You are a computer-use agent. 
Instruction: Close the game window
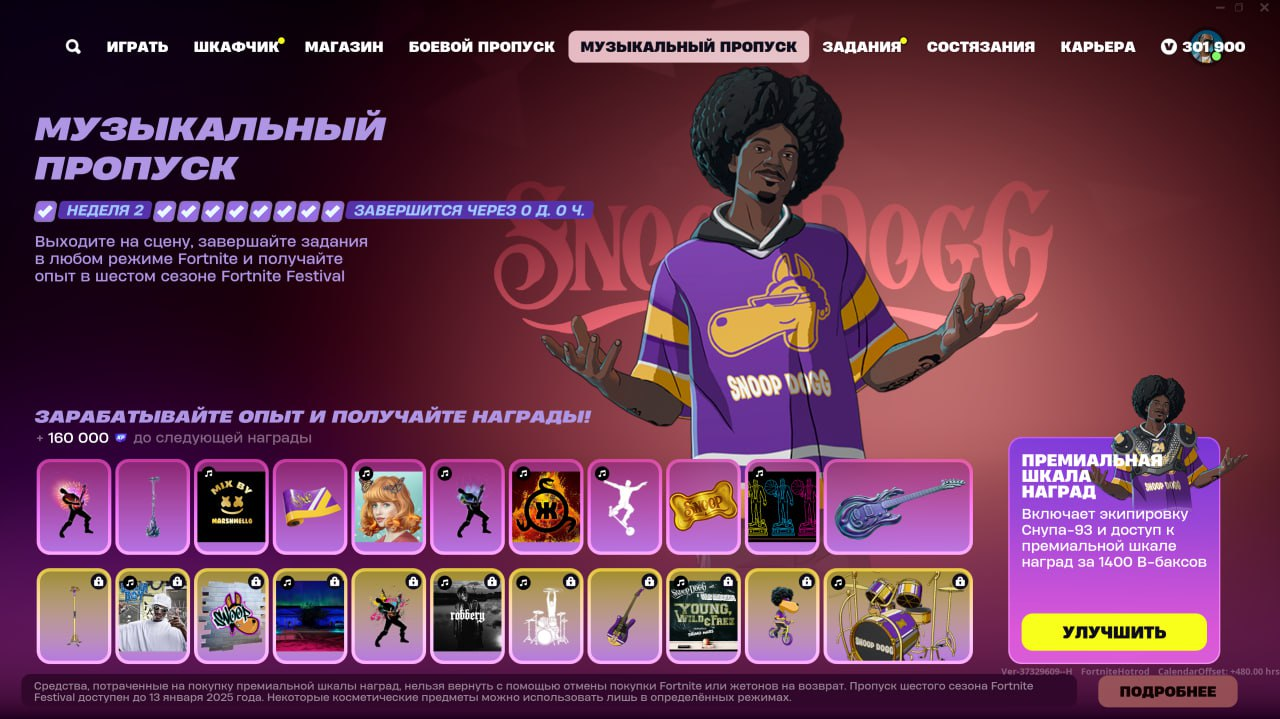1265,8
